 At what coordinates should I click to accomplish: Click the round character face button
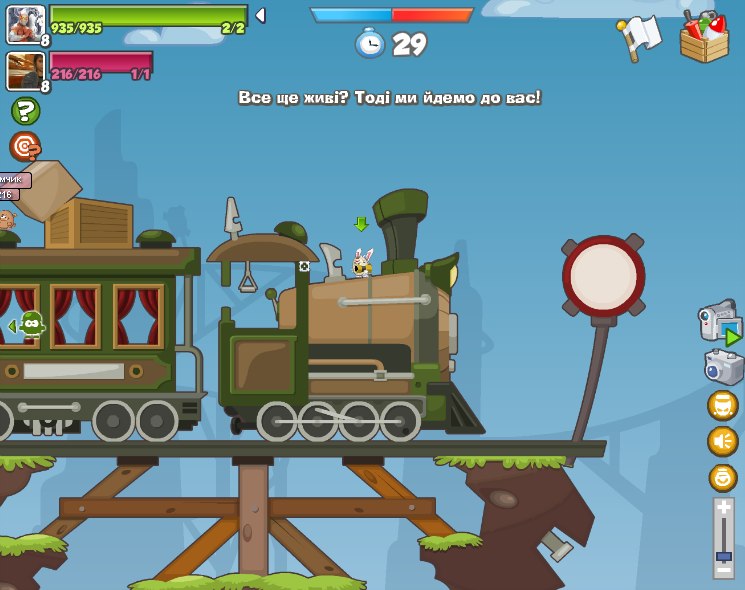tap(722, 405)
